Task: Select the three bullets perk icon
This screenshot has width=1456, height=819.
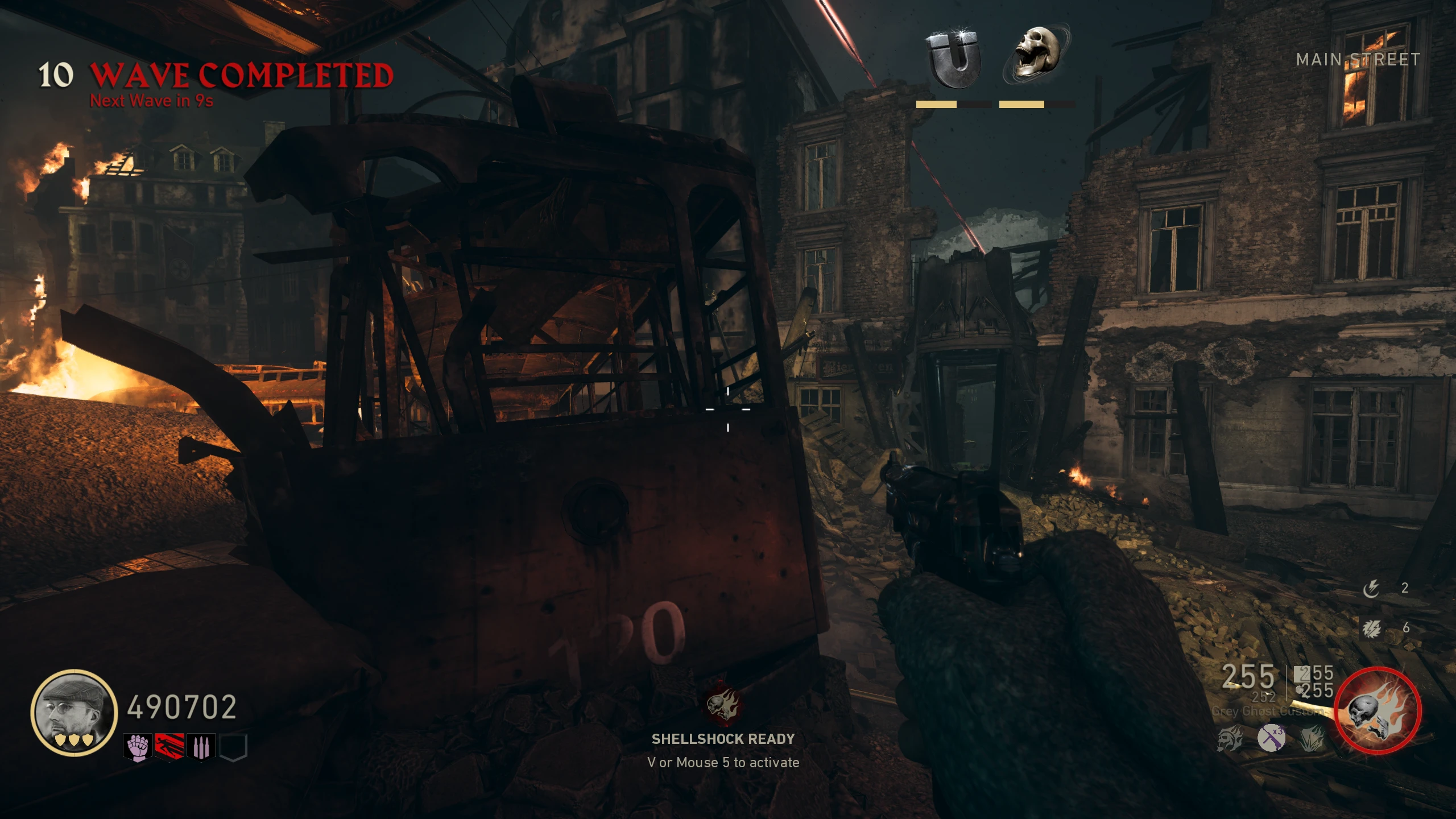Action: (201, 747)
